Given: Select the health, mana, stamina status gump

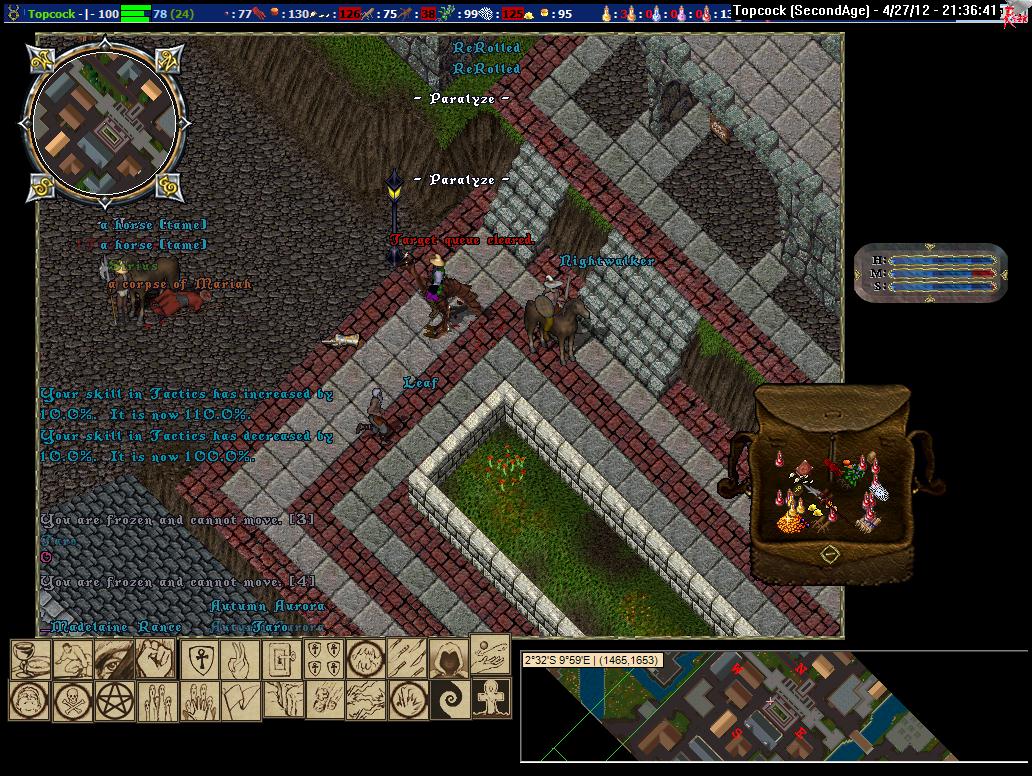Looking at the screenshot, I should point(930,272).
